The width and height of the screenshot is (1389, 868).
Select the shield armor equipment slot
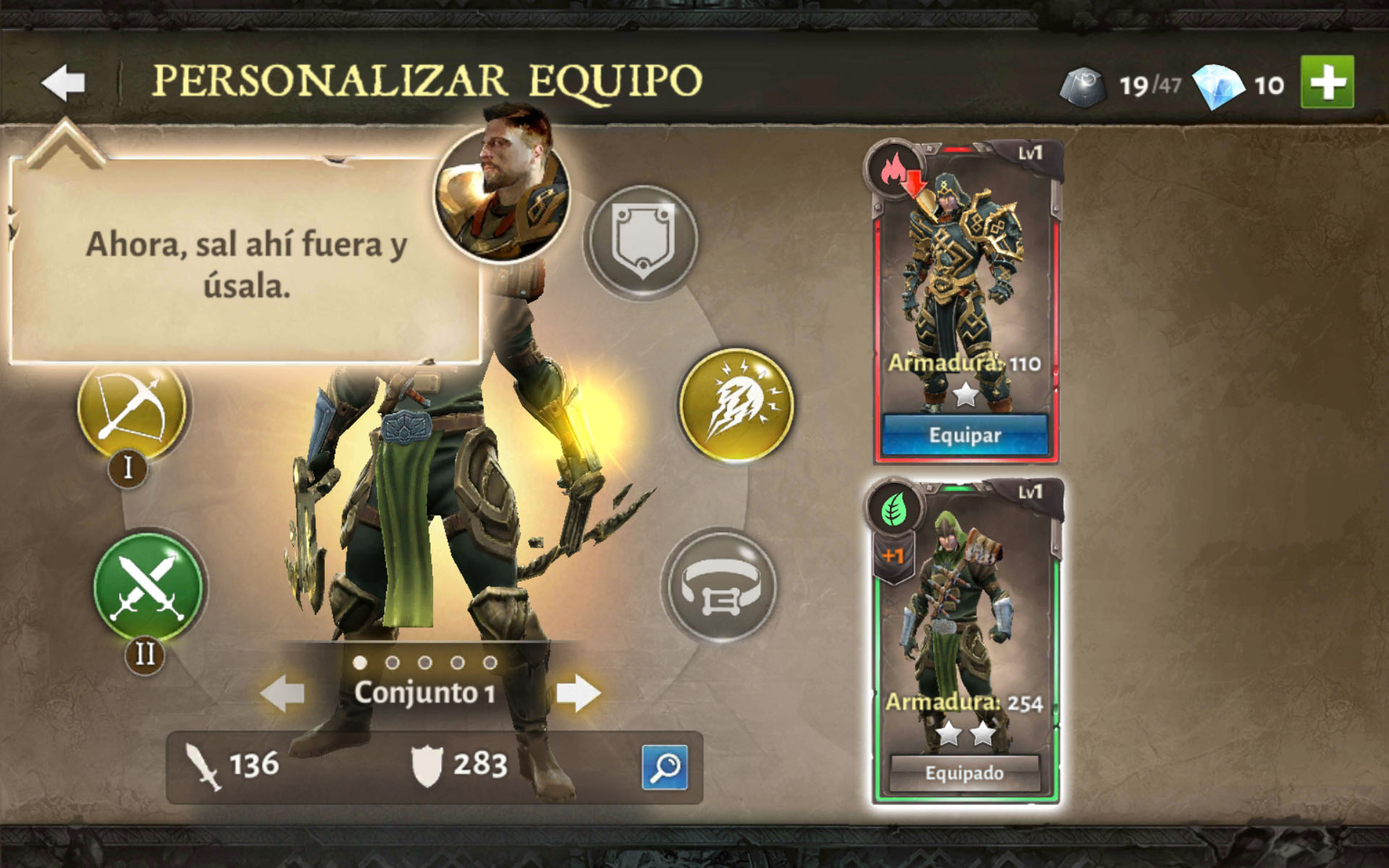tap(642, 240)
